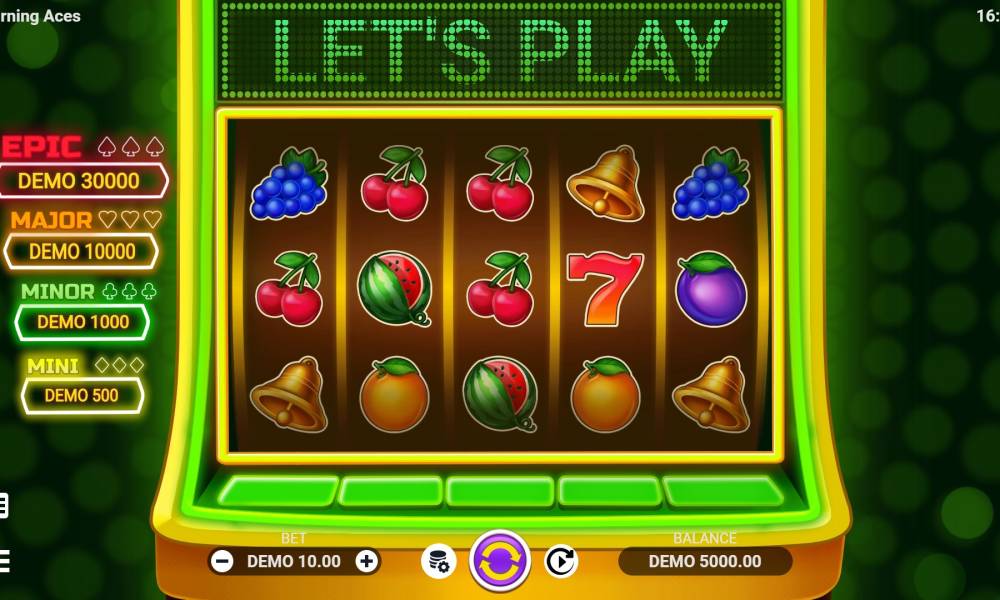Open the hamburger menu at the screen edge
Screen dimensions: 1000x600
coord(3,558)
